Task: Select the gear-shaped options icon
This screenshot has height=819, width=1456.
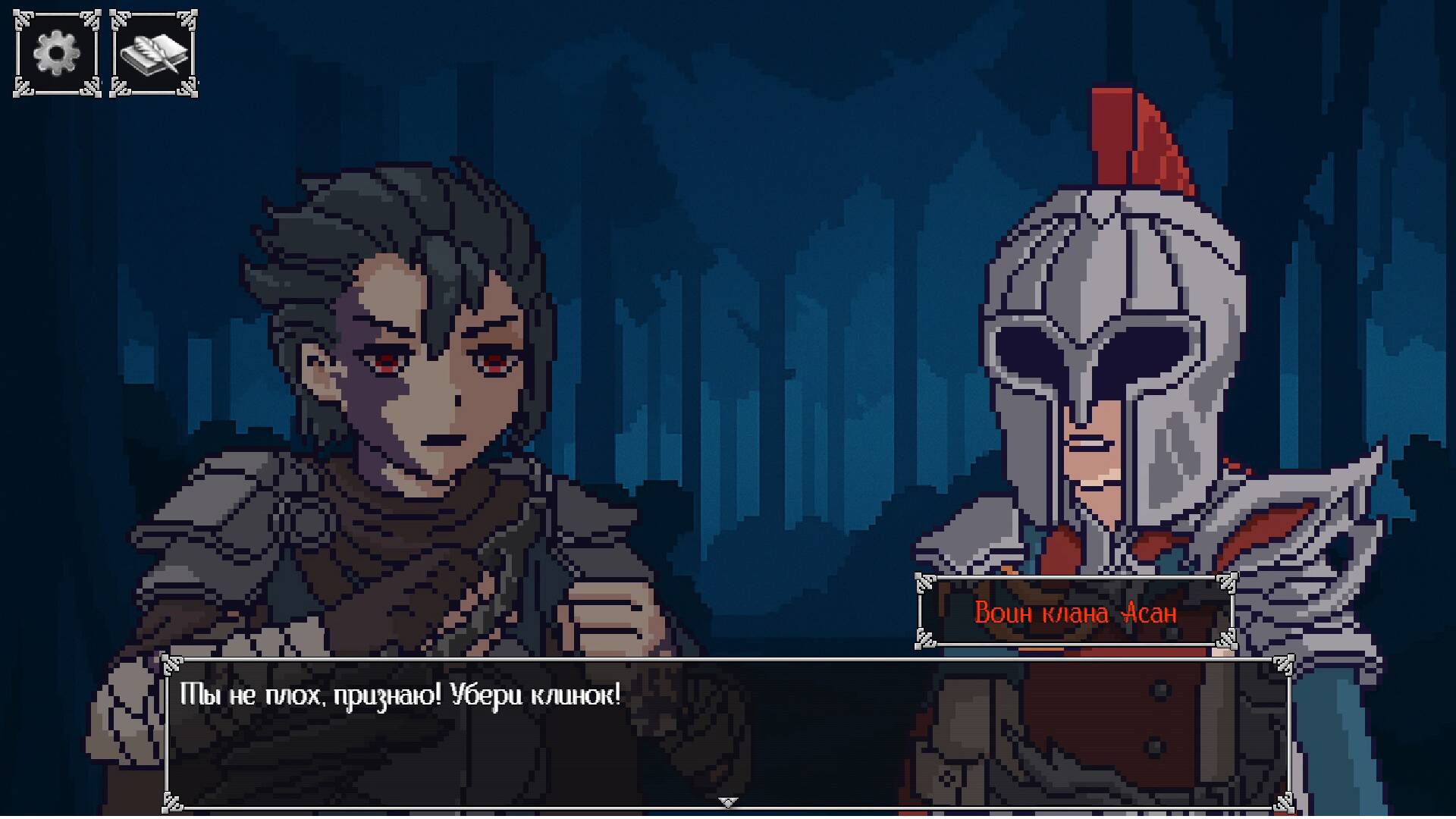Action: (55, 53)
